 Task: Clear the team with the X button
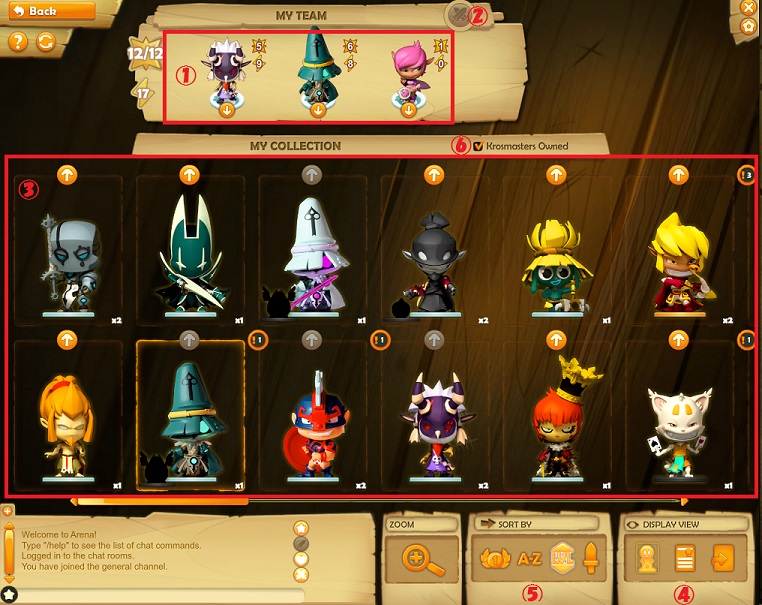[x=459, y=15]
